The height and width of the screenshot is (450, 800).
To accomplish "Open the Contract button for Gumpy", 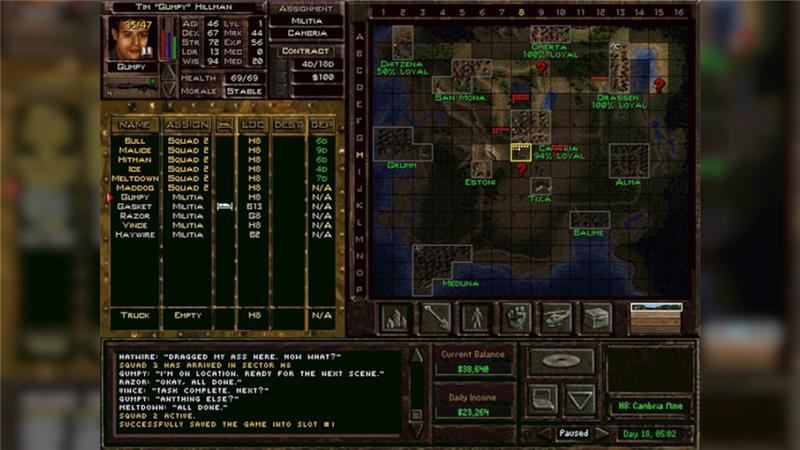I will (305, 50).
